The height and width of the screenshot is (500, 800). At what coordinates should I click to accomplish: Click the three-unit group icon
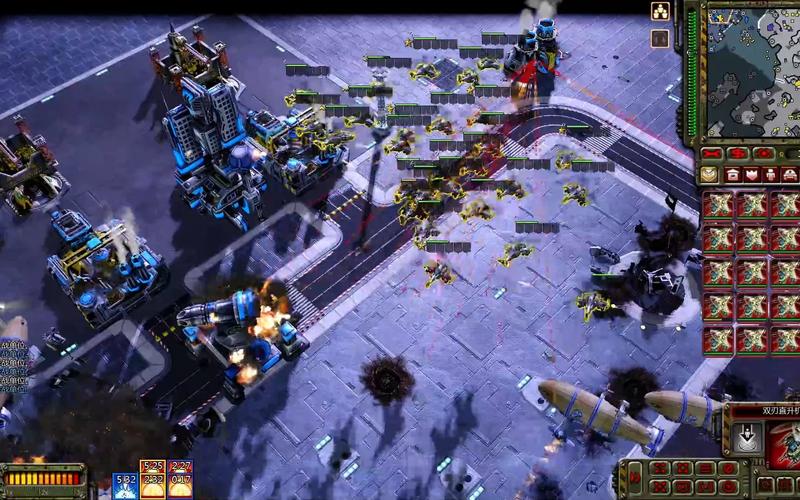660,12
